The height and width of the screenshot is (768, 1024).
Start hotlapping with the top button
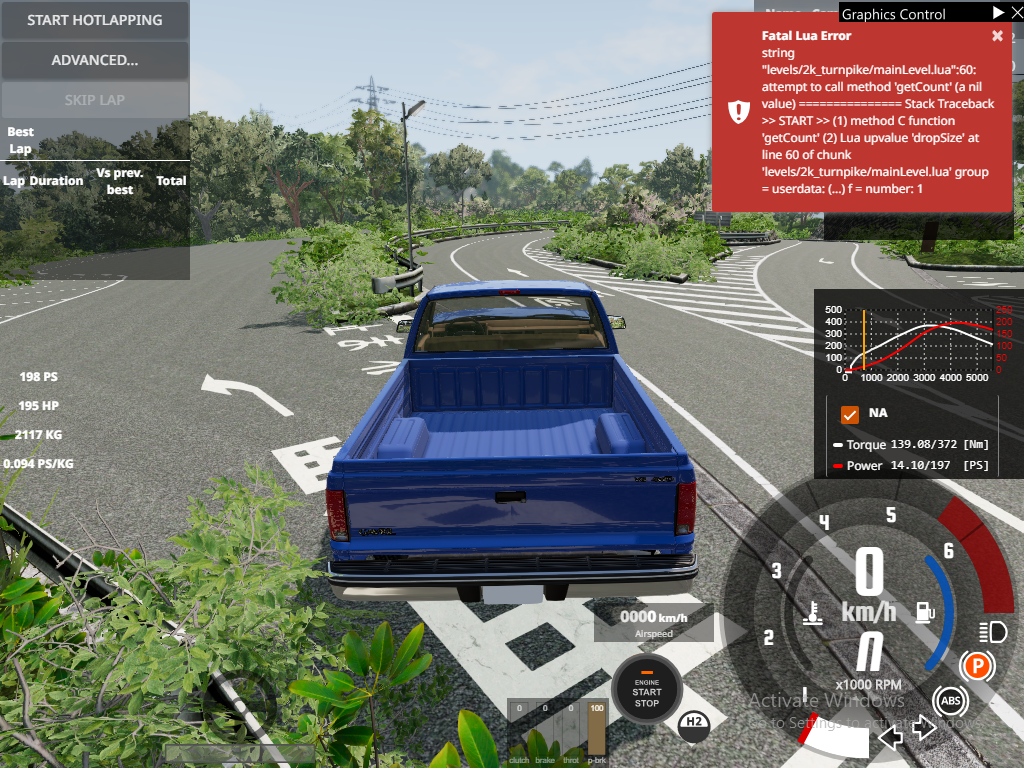coord(95,20)
